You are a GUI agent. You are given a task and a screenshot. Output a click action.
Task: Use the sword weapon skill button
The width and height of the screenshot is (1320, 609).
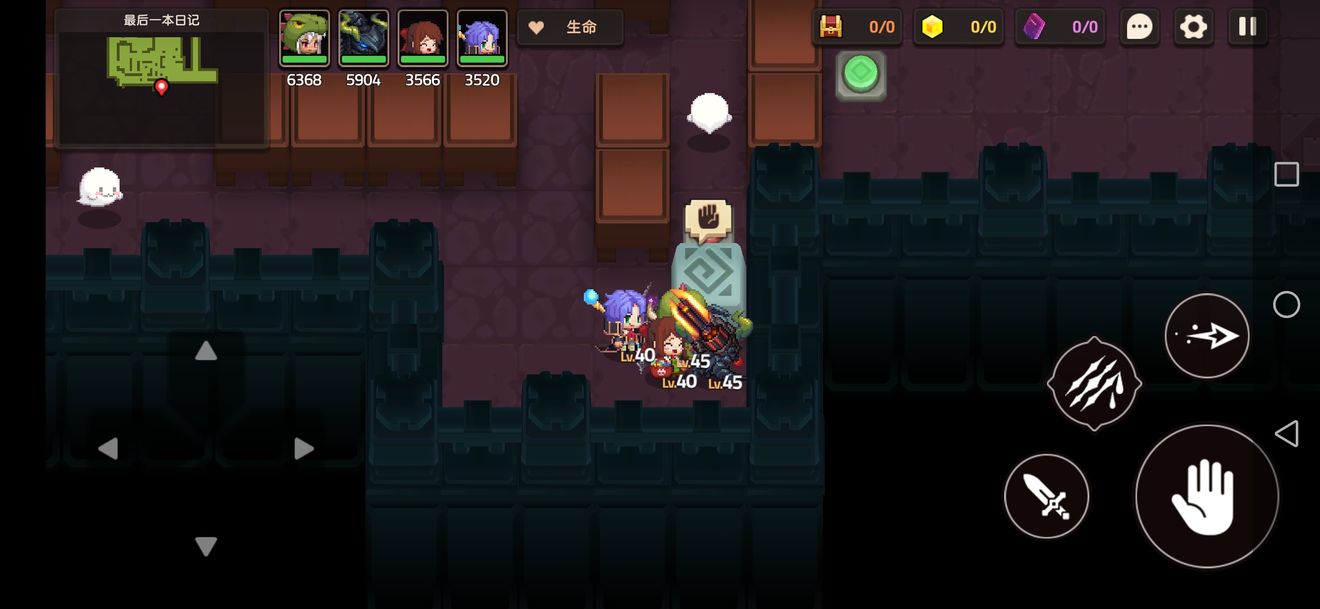1046,496
